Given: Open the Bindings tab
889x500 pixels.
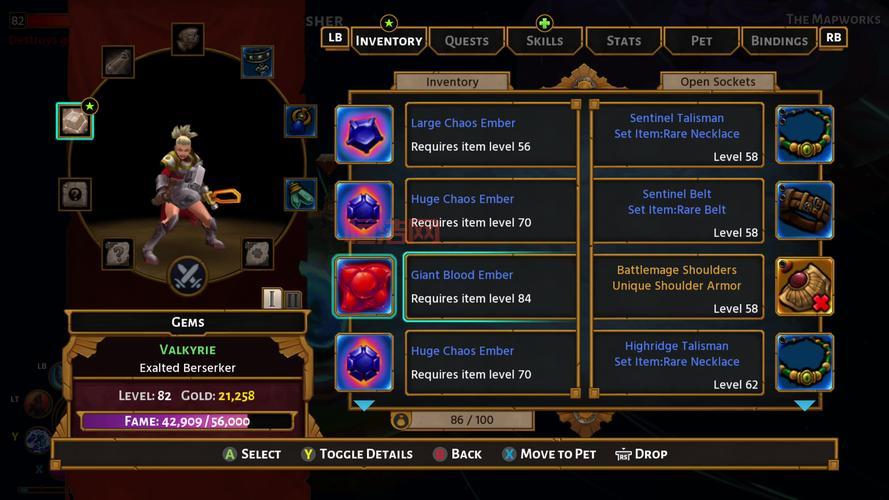Looking at the screenshot, I should [x=779, y=41].
